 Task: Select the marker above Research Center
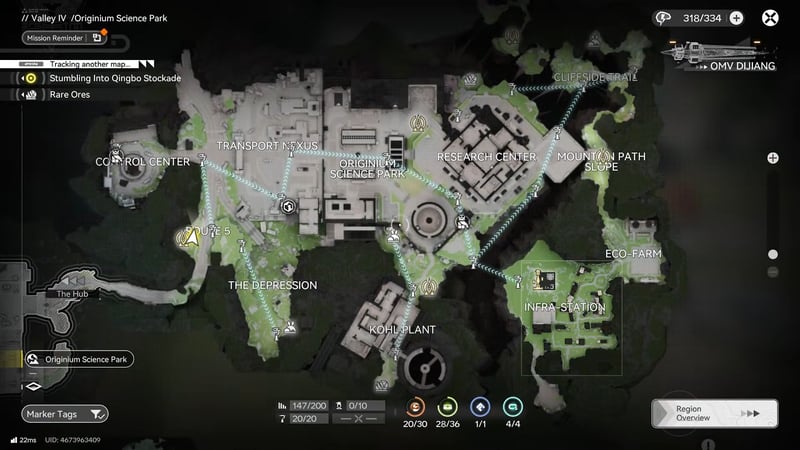[420, 122]
